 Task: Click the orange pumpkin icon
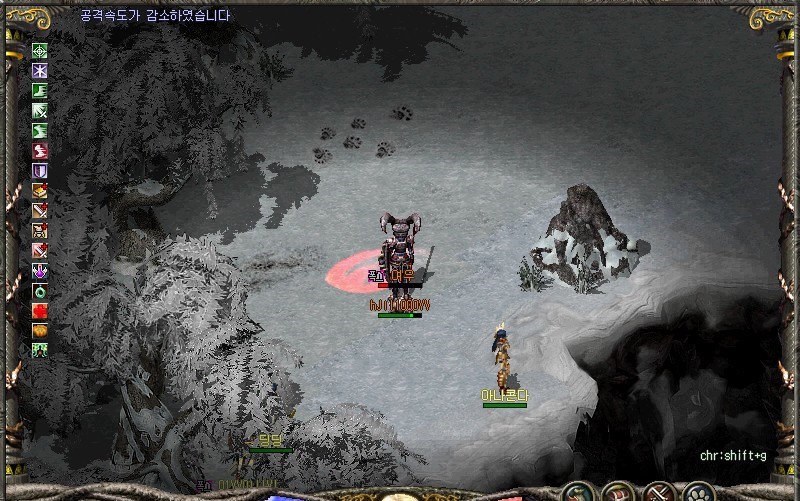coord(40,330)
